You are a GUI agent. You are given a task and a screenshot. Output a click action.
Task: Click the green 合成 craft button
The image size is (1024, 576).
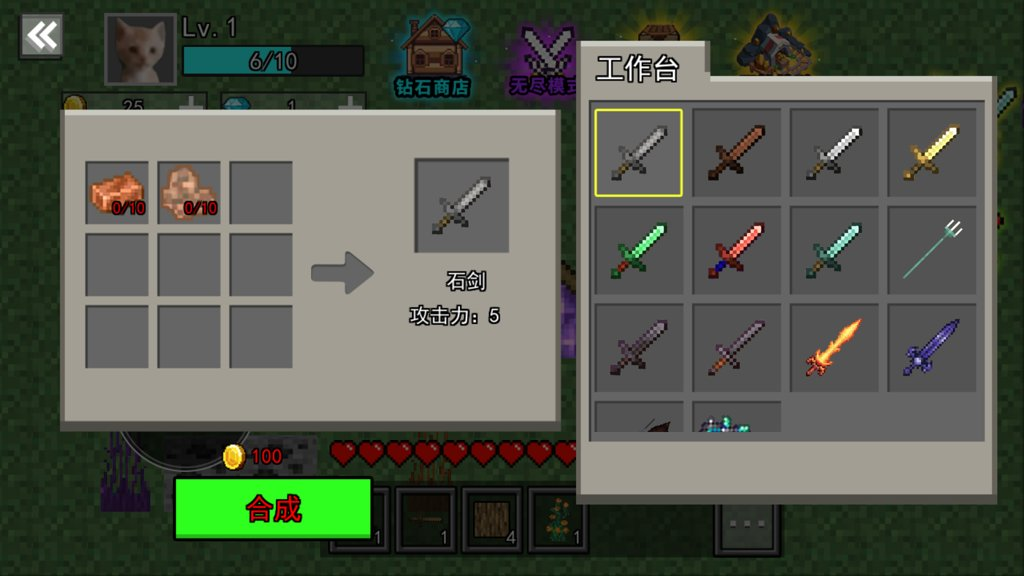273,508
